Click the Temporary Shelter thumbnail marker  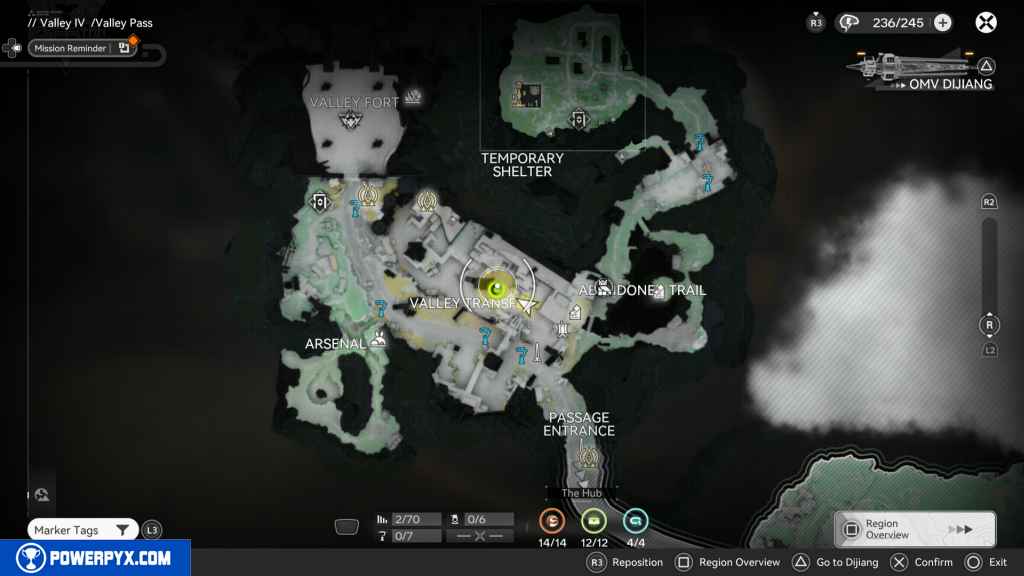click(x=526, y=94)
